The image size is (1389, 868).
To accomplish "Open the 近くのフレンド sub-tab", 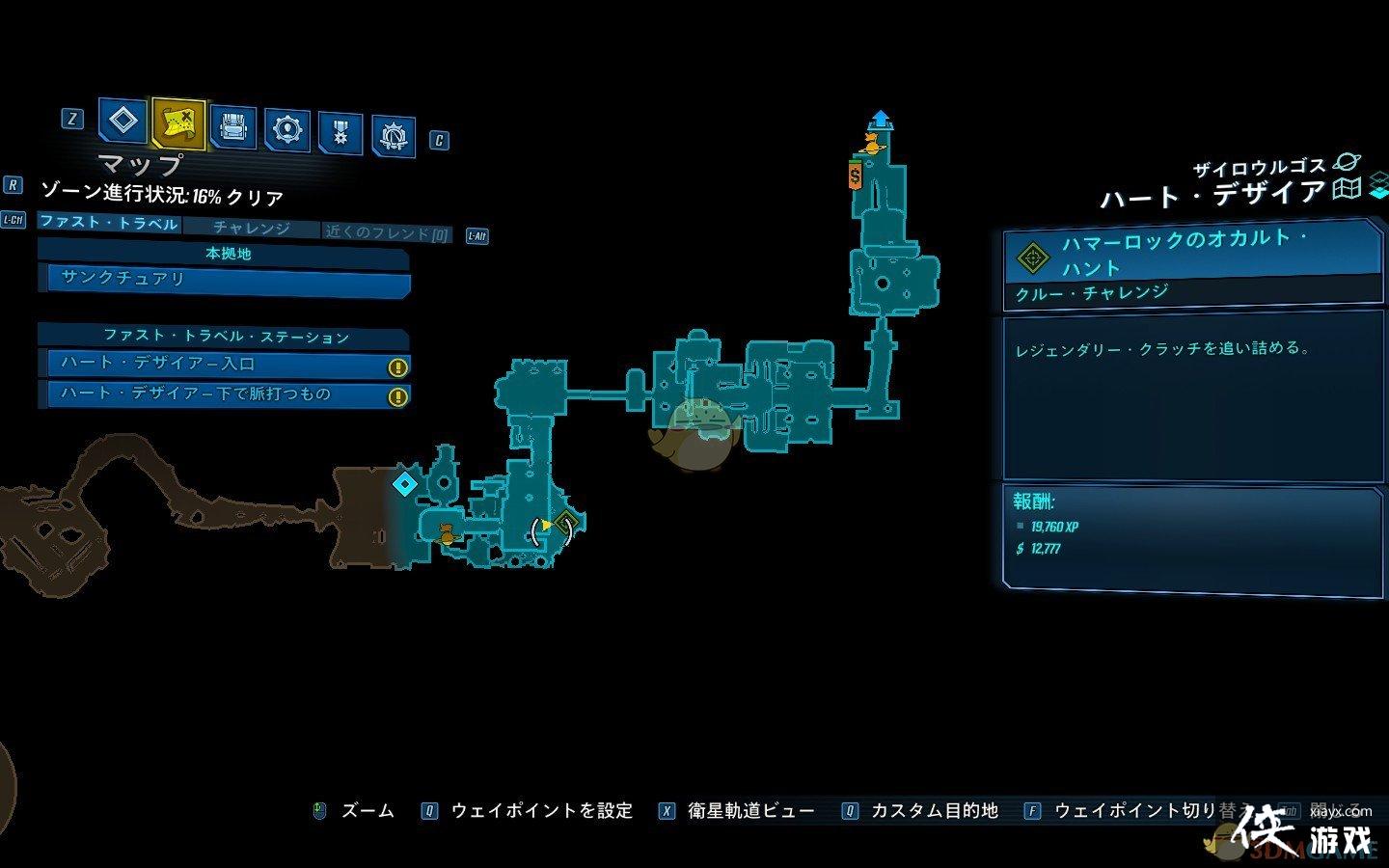I will 387,232.
